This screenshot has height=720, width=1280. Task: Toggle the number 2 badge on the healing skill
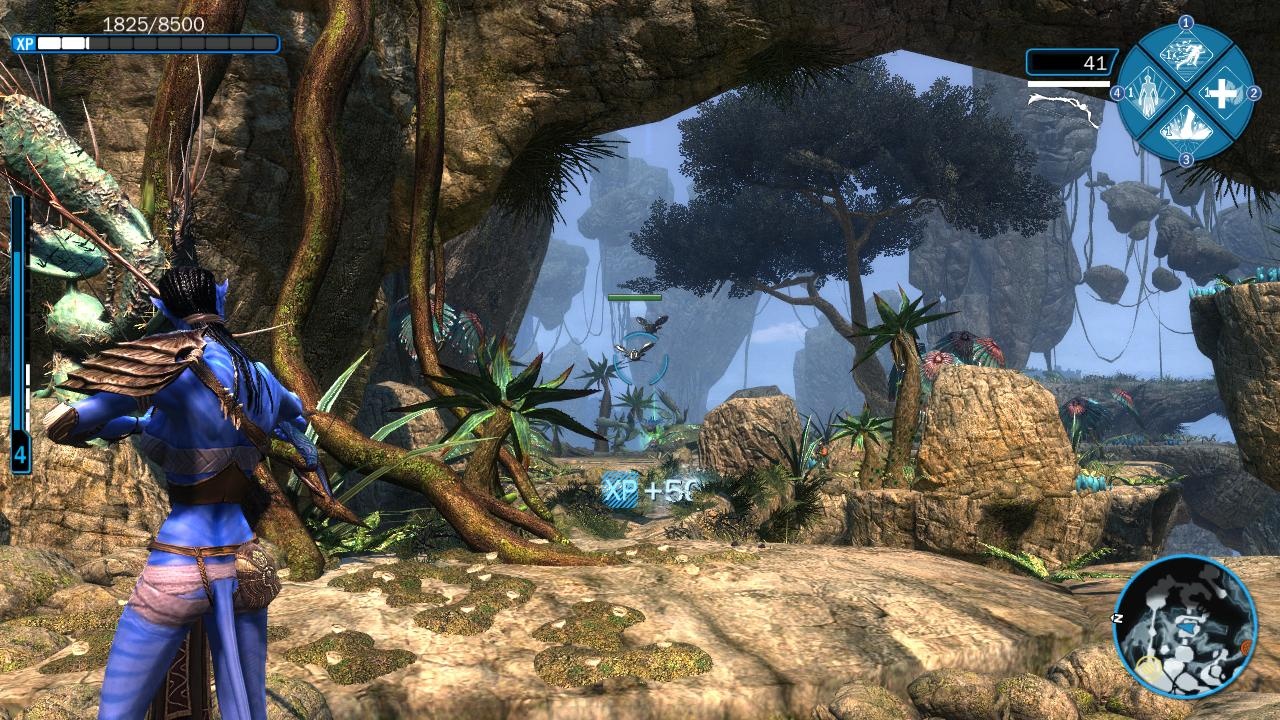1255,93
